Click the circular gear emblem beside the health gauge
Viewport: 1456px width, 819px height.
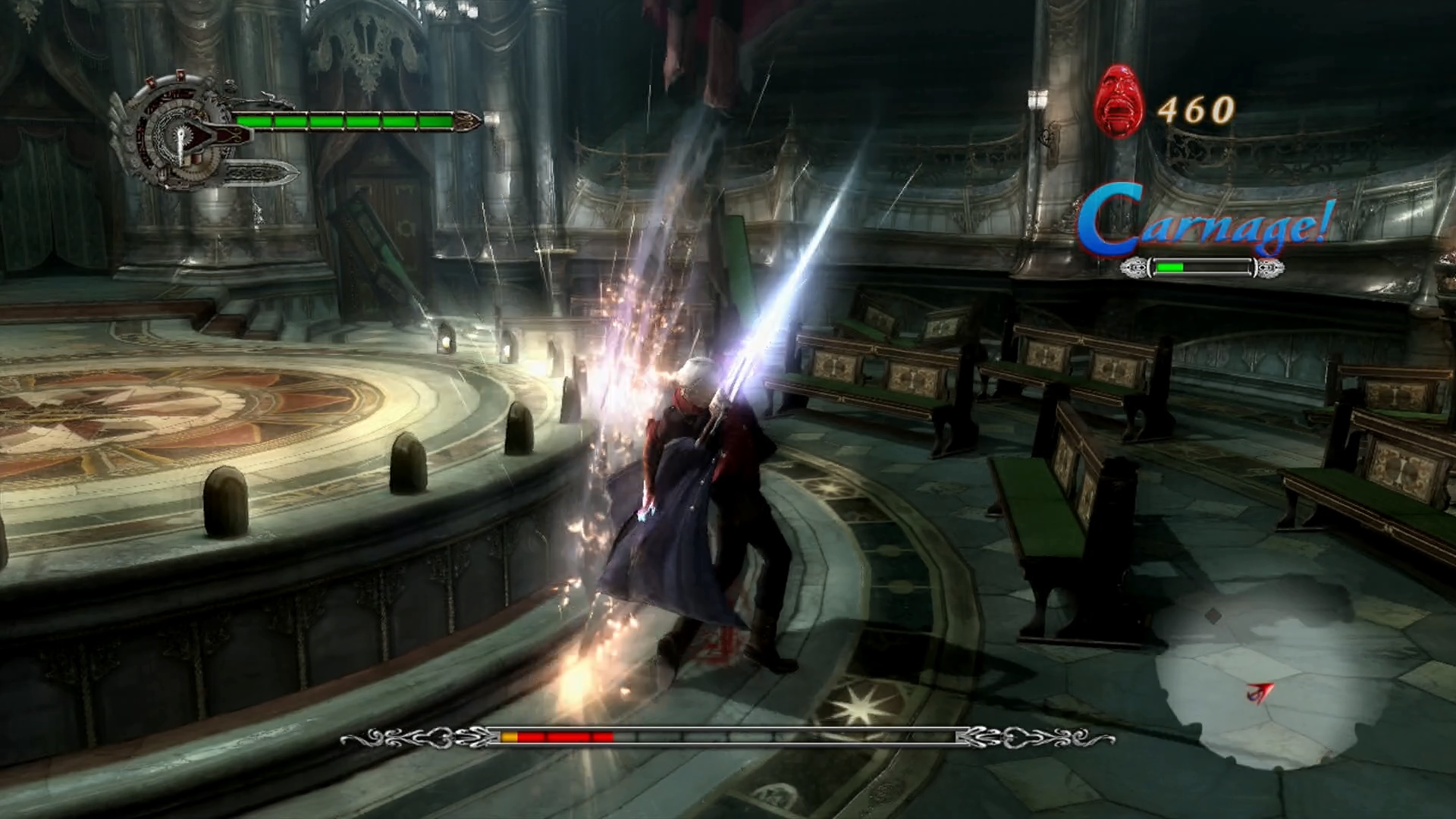pyautogui.click(x=176, y=133)
